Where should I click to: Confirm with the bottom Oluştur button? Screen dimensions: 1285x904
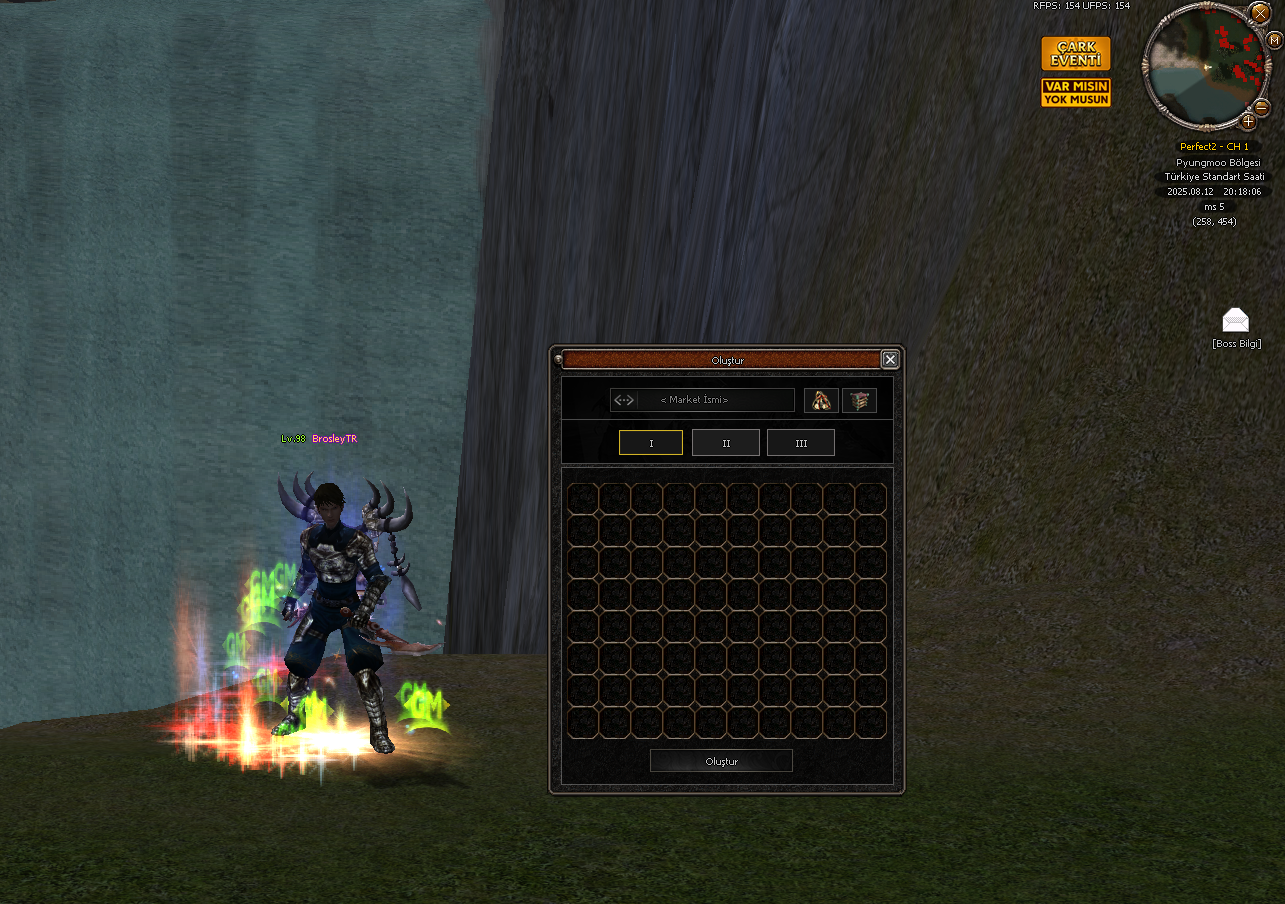[x=721, y=761]
